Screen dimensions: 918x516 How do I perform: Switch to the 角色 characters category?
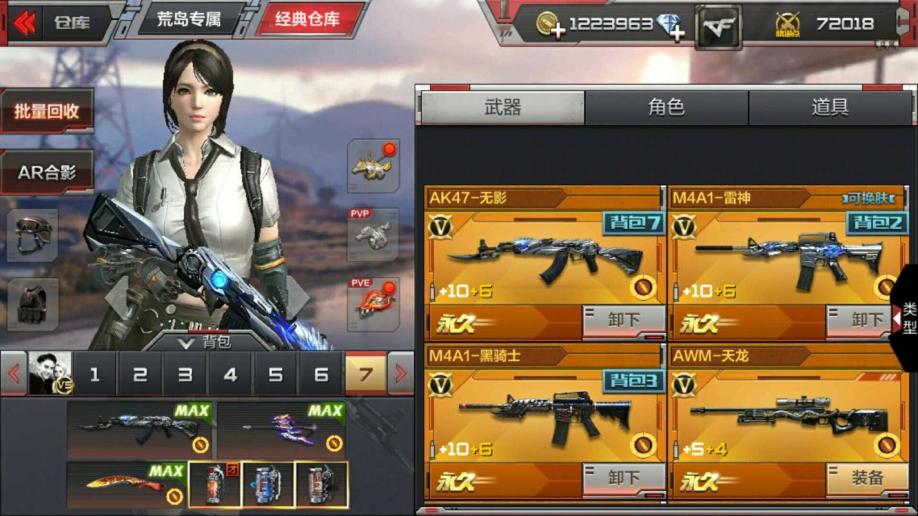pos(666,108)
